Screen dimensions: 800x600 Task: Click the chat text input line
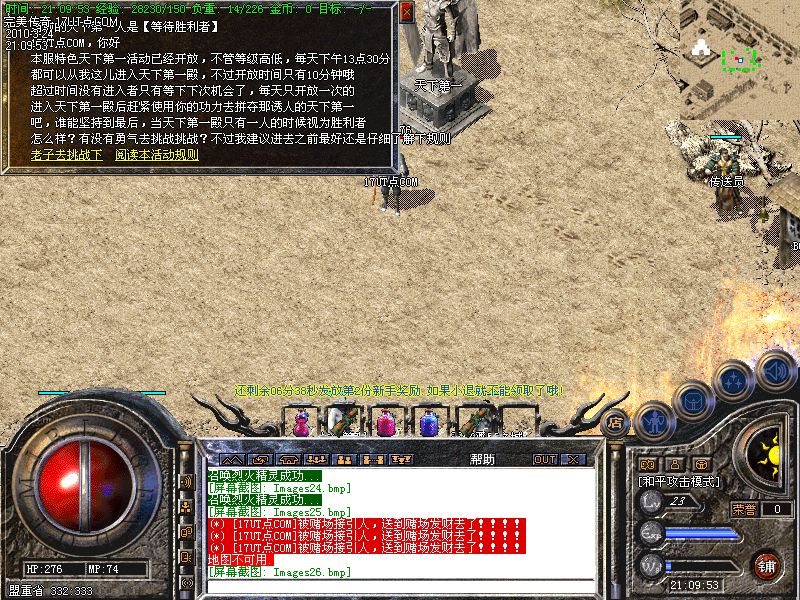pos(400,585)
